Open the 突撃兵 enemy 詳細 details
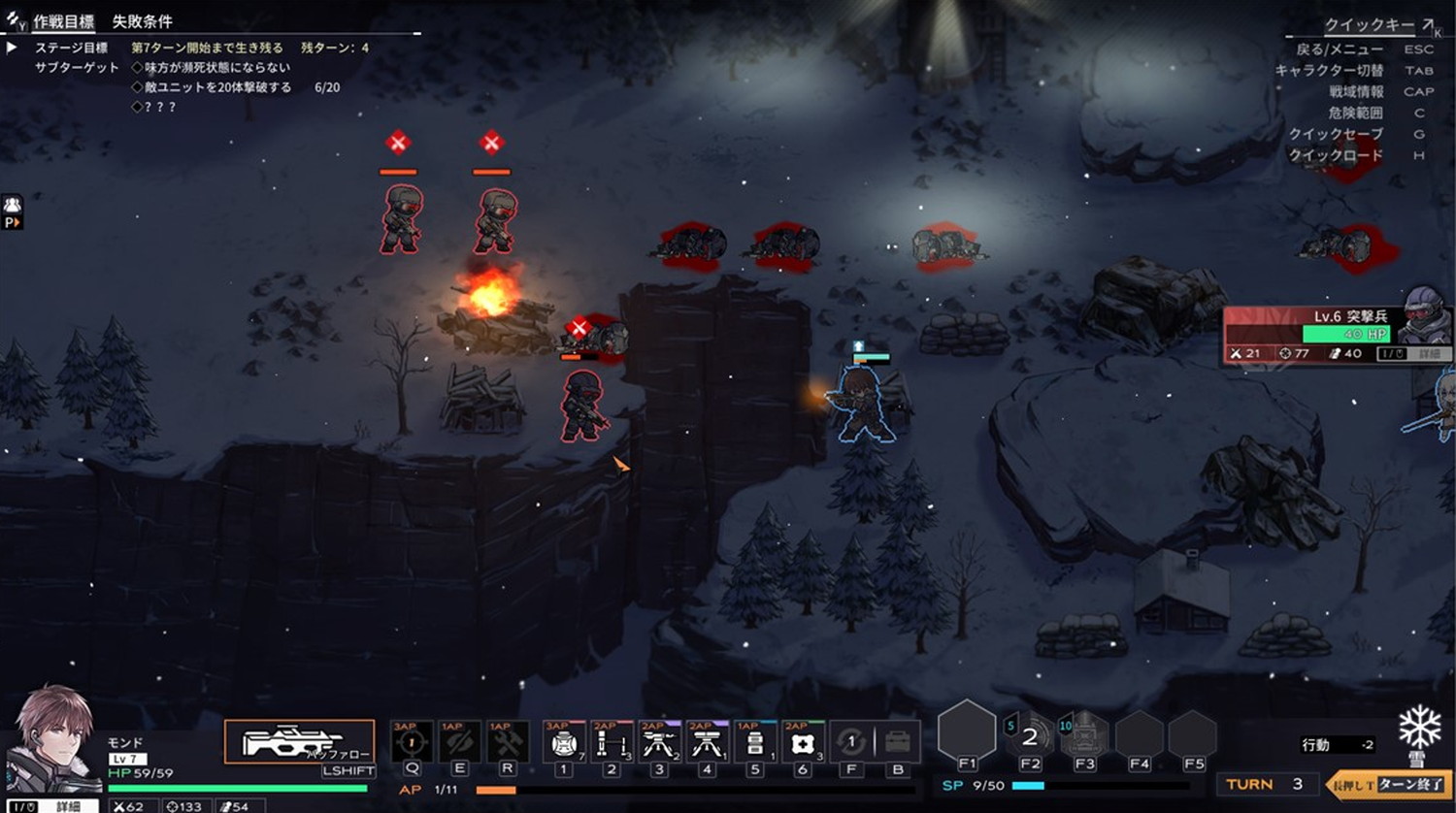 [x=1429, y=354]
